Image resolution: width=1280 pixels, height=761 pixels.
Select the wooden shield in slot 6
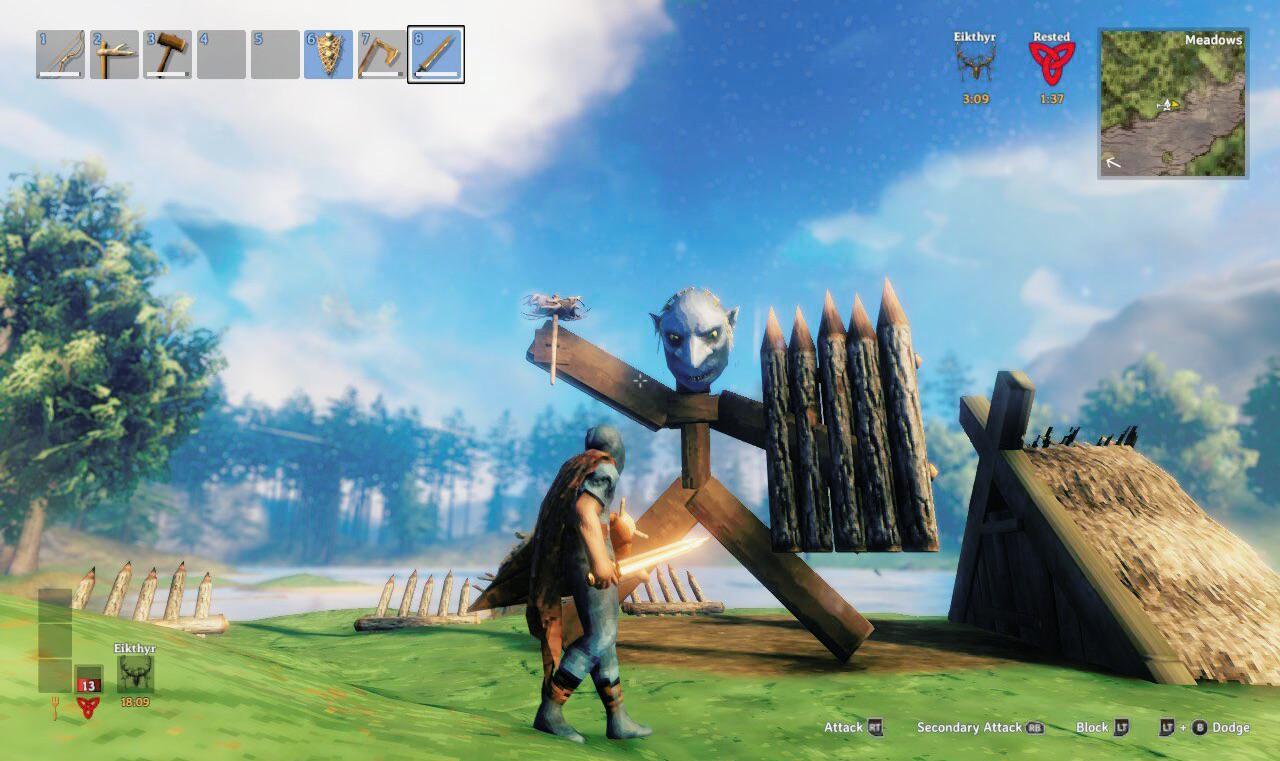pyautogui.click(x=328, y=54)
